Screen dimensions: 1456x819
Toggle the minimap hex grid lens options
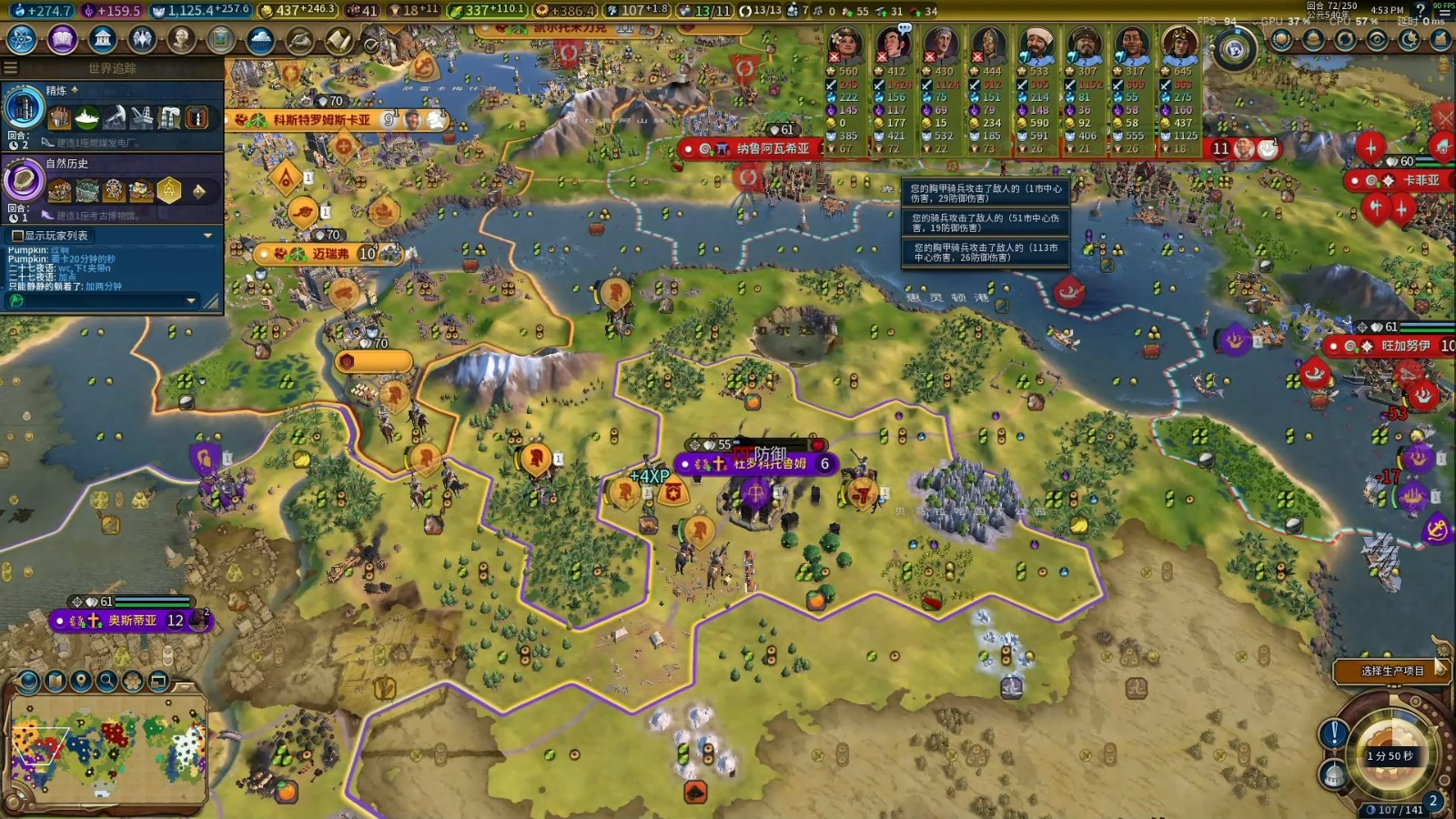click(x=133, y=681)
